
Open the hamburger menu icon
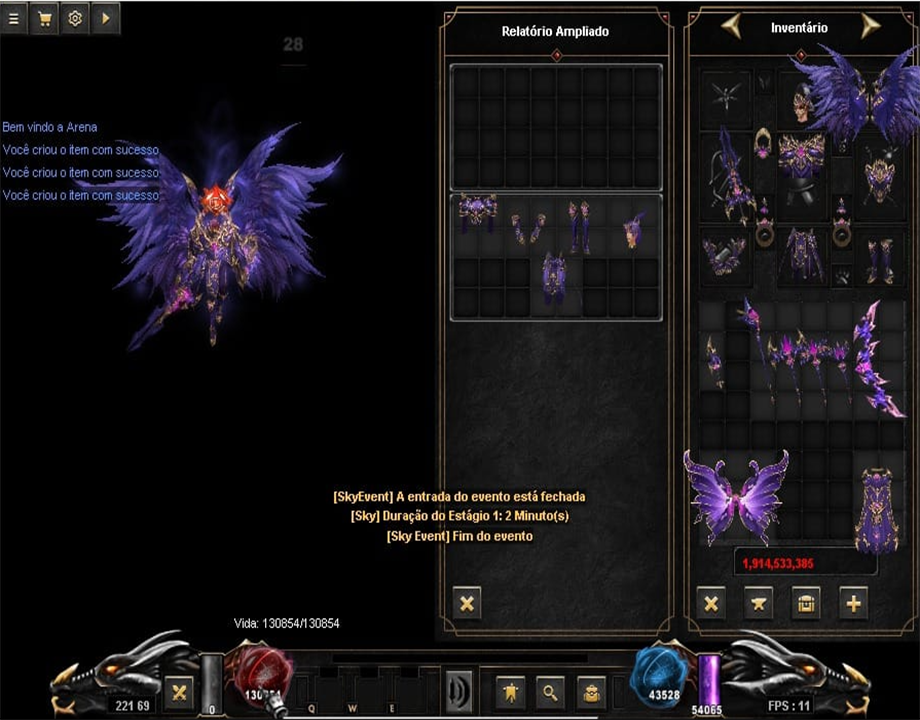(14, 18)
